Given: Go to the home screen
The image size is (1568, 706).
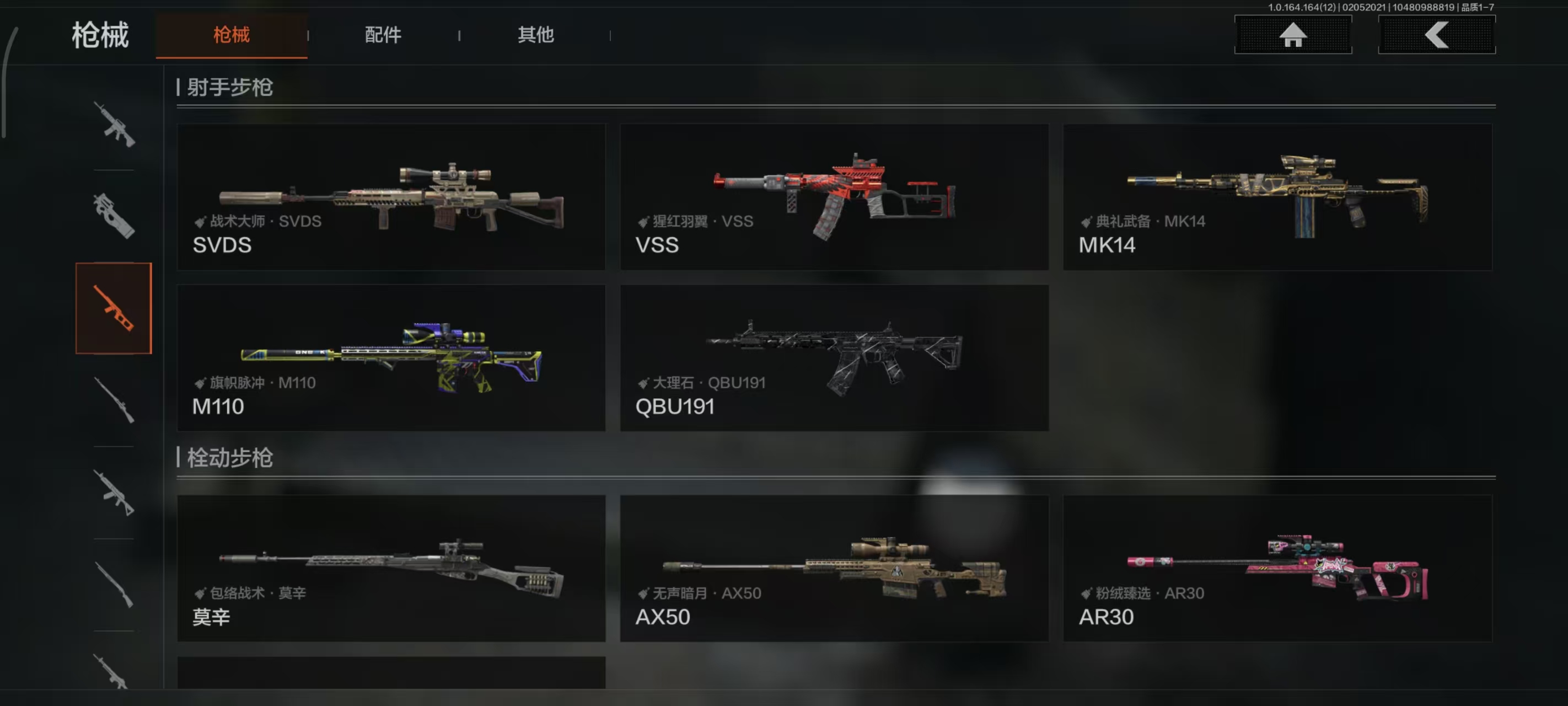Looking at the screenshot, I should point(1292,35).
